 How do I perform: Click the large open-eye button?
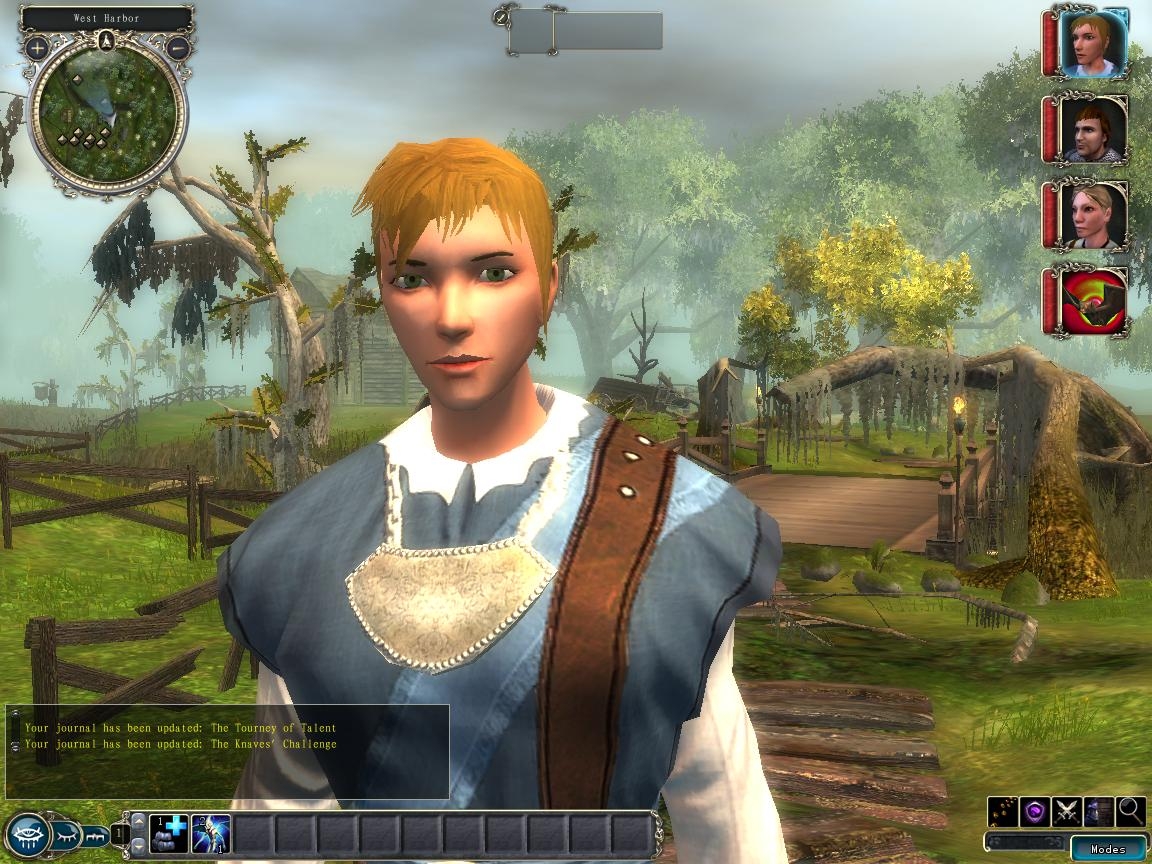(27, 833)
